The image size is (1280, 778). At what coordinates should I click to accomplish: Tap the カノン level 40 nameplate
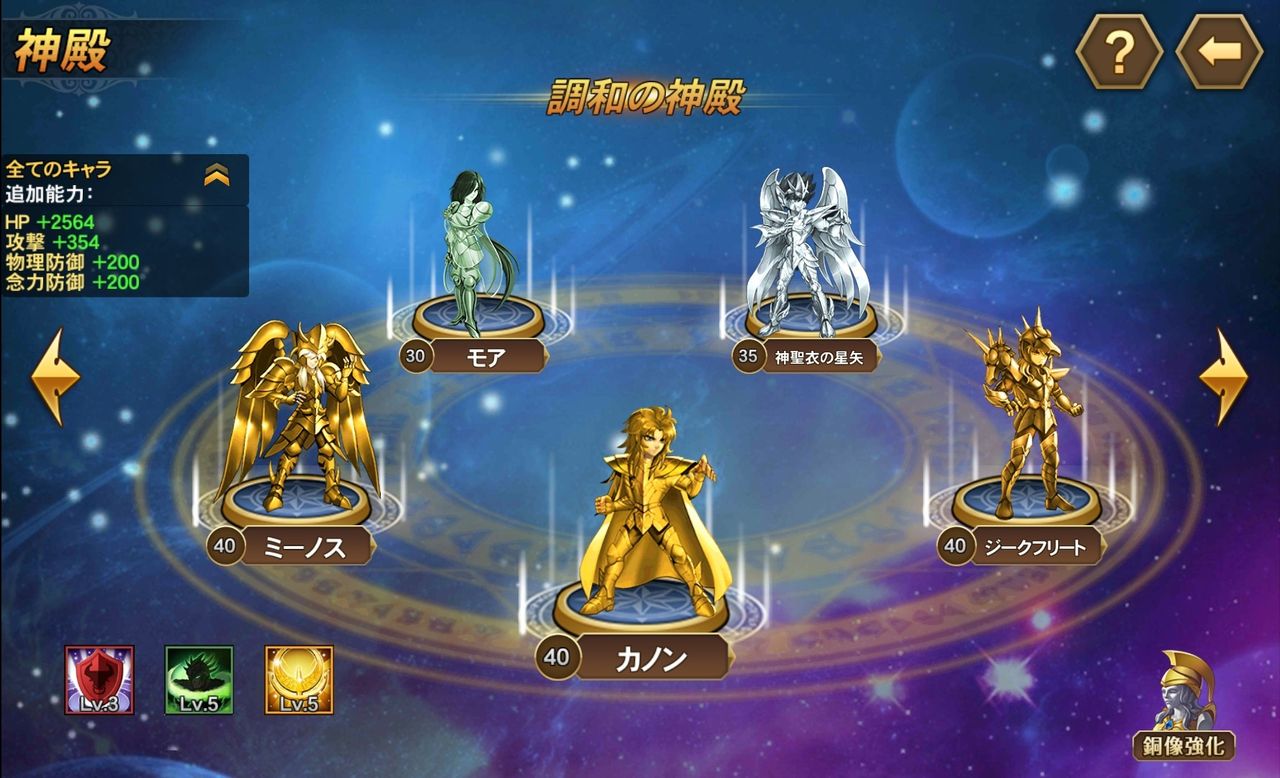click(645, 656)
